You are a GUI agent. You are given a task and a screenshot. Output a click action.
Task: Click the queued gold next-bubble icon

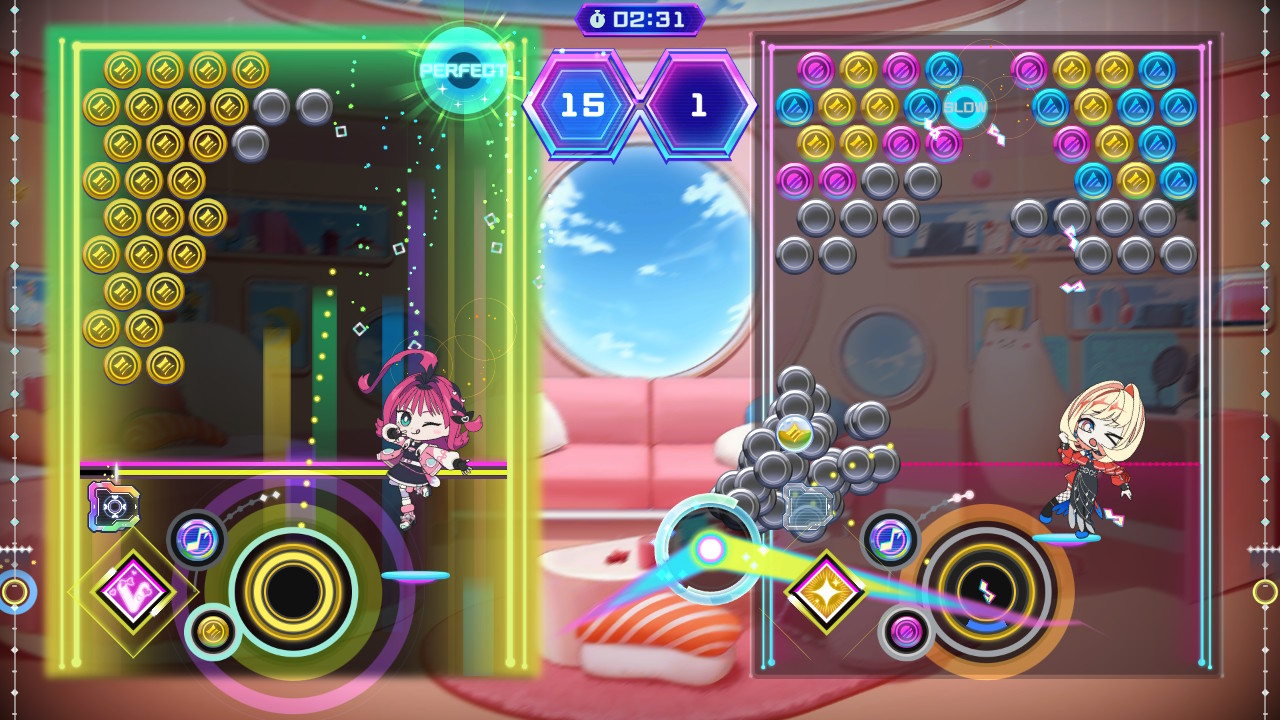pos(212,631)
